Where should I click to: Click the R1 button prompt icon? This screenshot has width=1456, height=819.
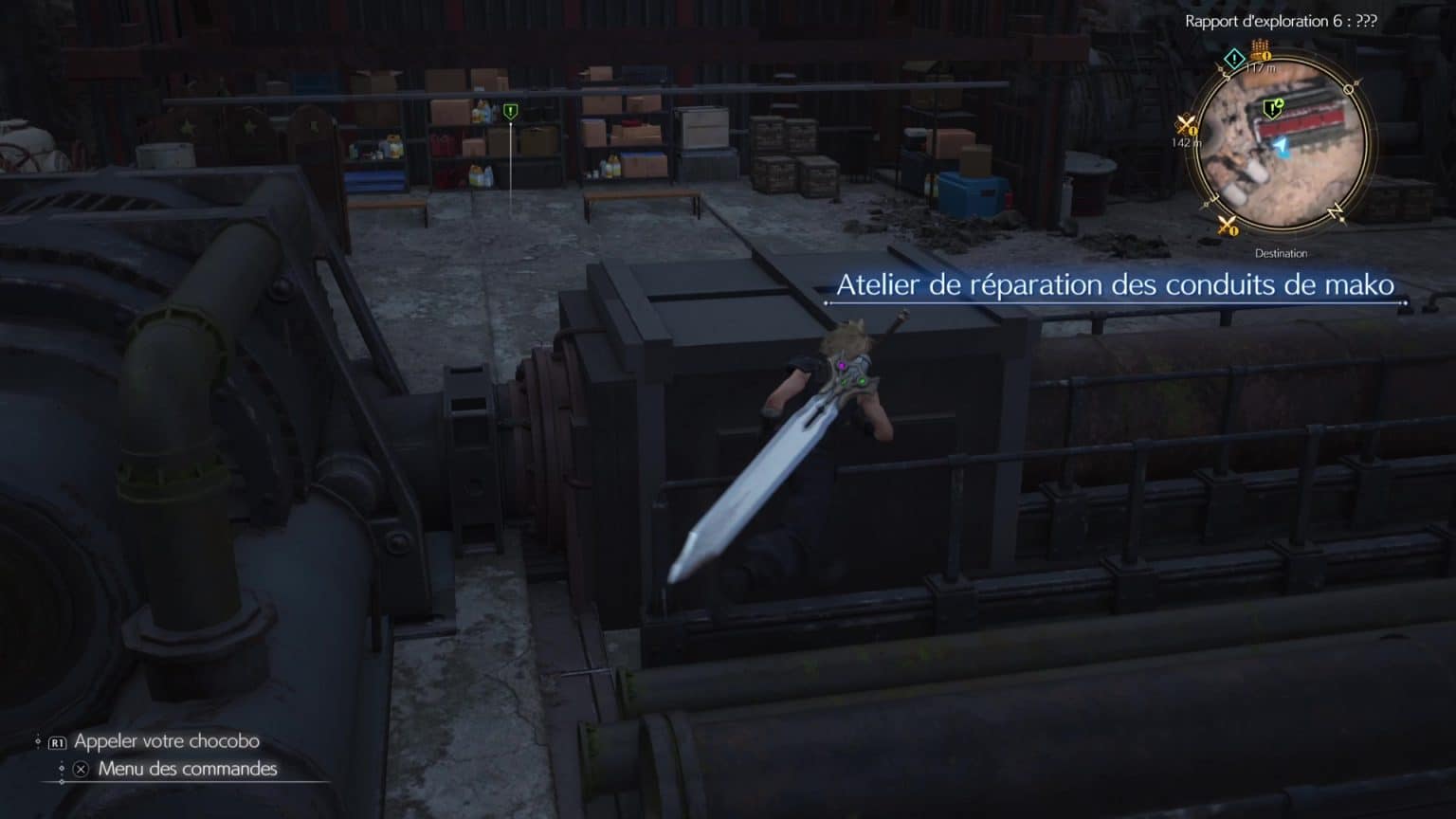point(57,741)
